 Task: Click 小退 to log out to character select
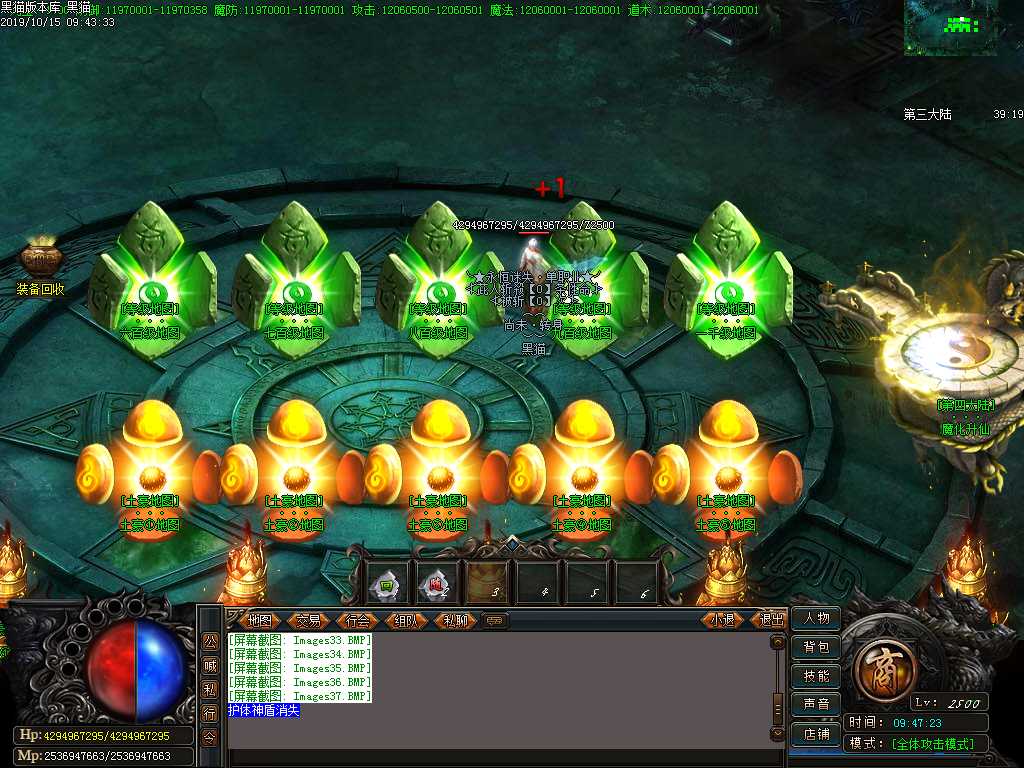coord(723,620)
